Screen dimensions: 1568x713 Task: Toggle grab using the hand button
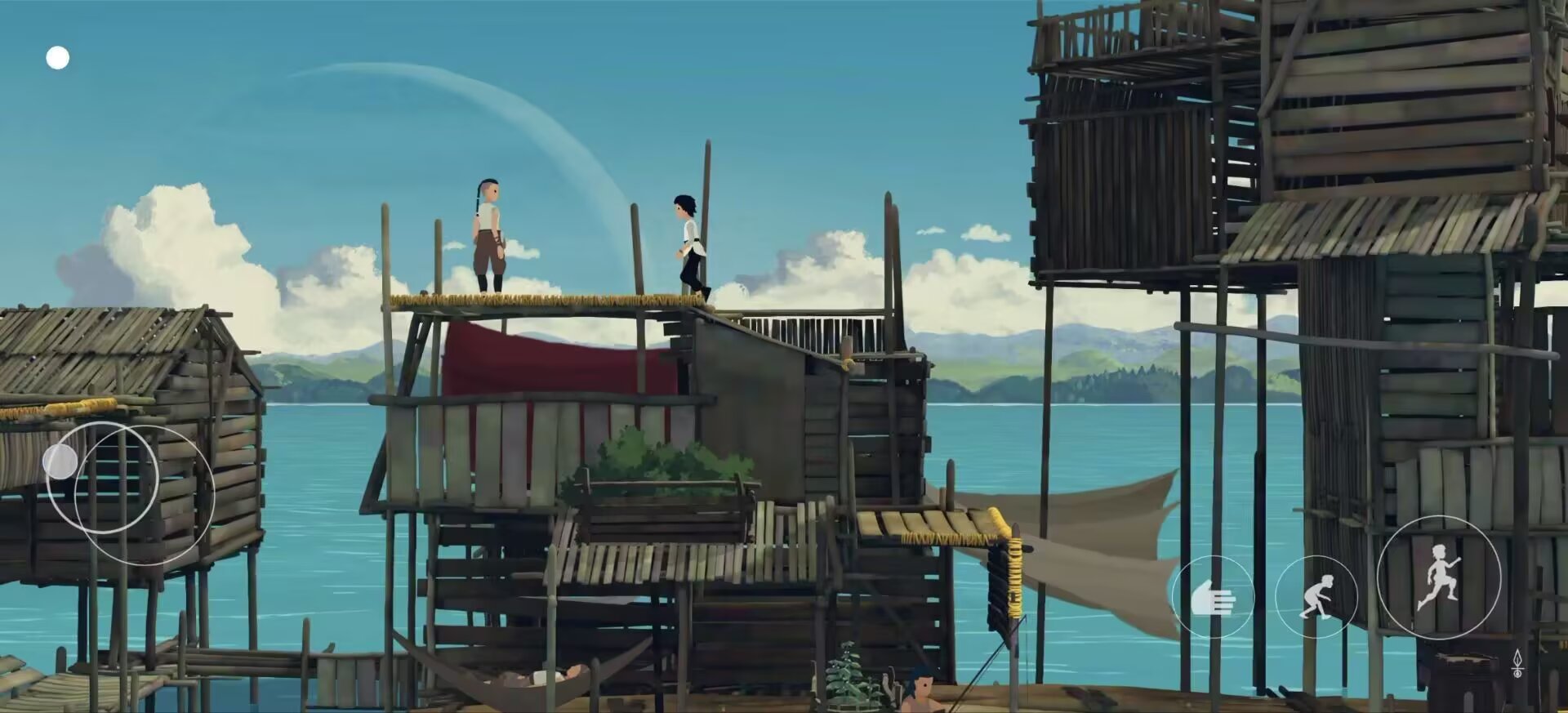tap(1214, 598)
